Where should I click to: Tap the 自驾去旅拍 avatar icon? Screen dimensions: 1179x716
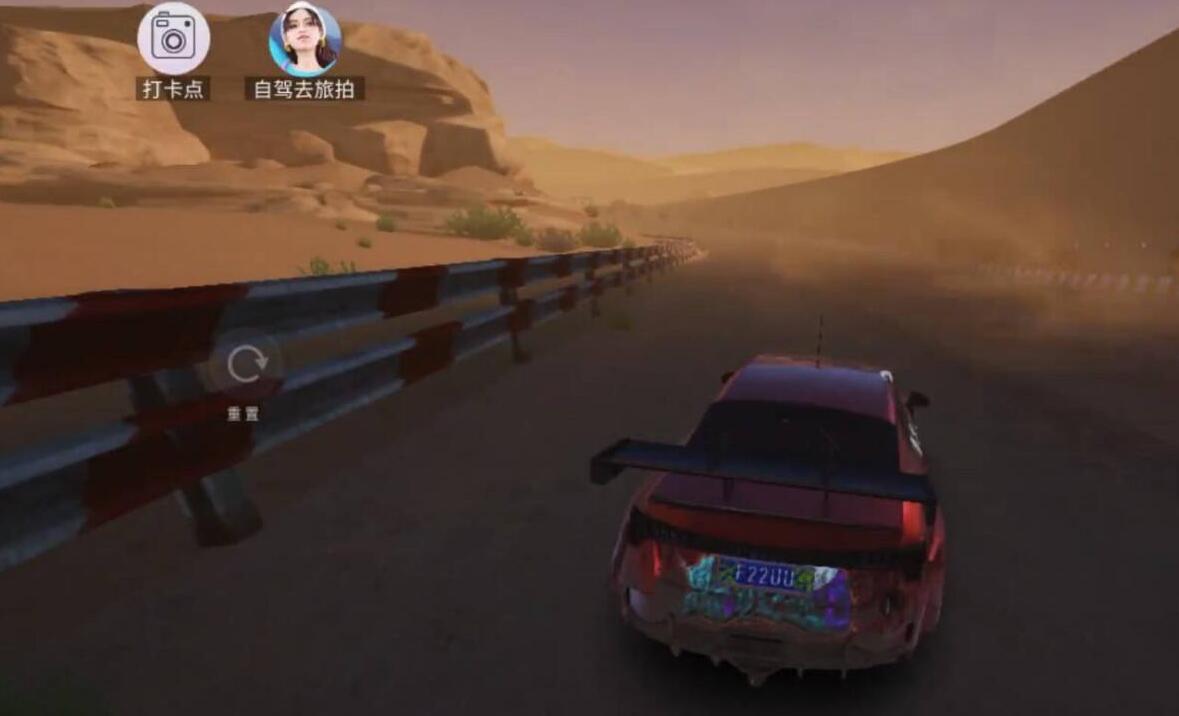pos(304,39)
